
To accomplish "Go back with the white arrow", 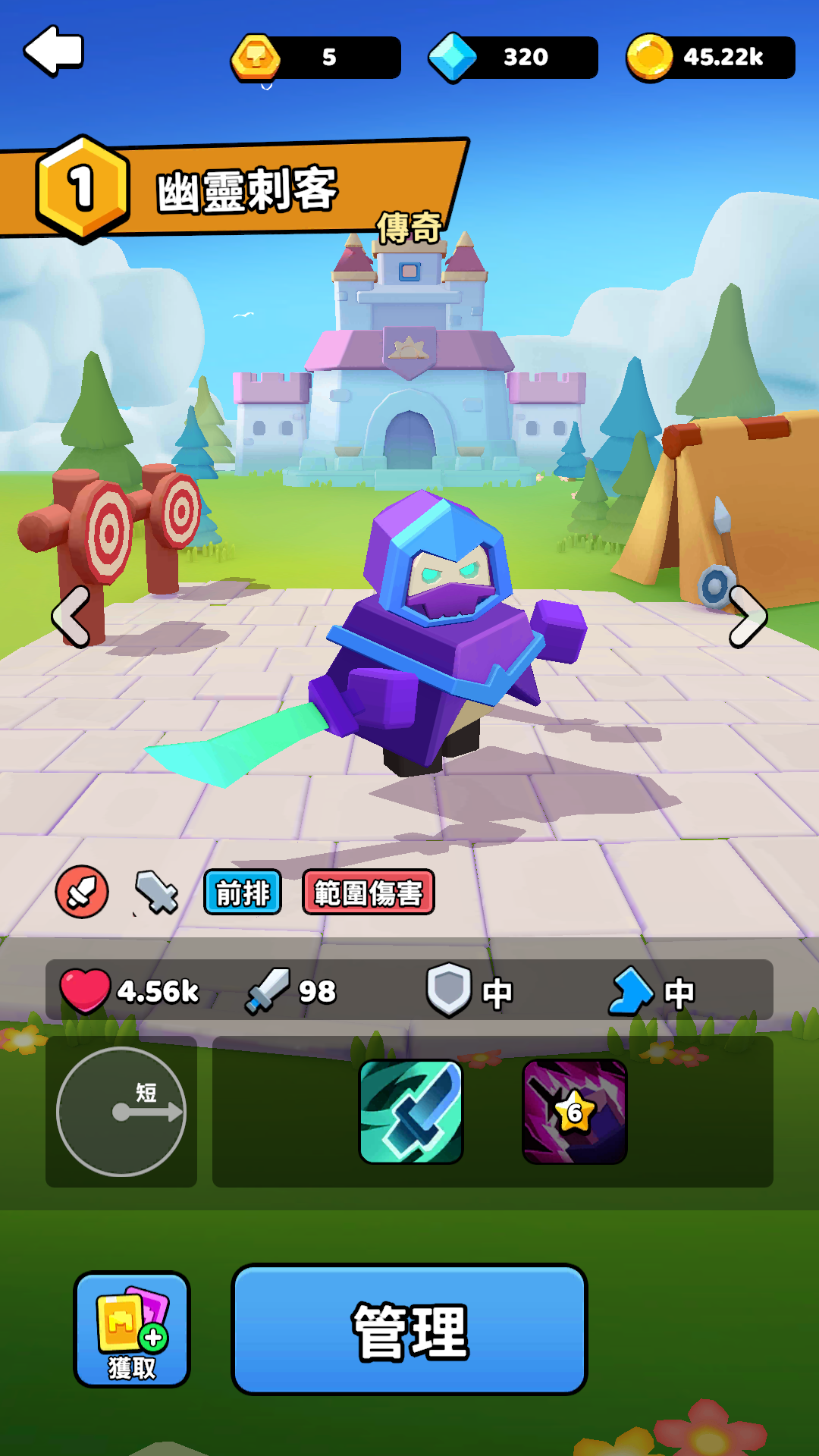I will (x=53, y=51).
